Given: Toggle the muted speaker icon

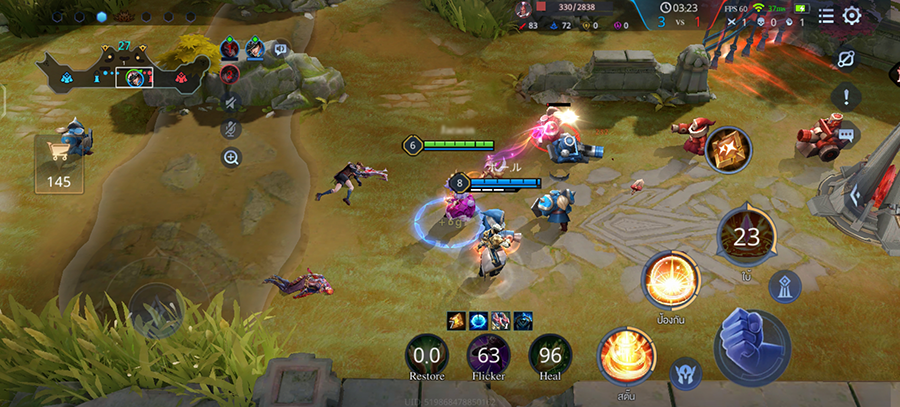Looking at the screenshot, I should point(231,102).
